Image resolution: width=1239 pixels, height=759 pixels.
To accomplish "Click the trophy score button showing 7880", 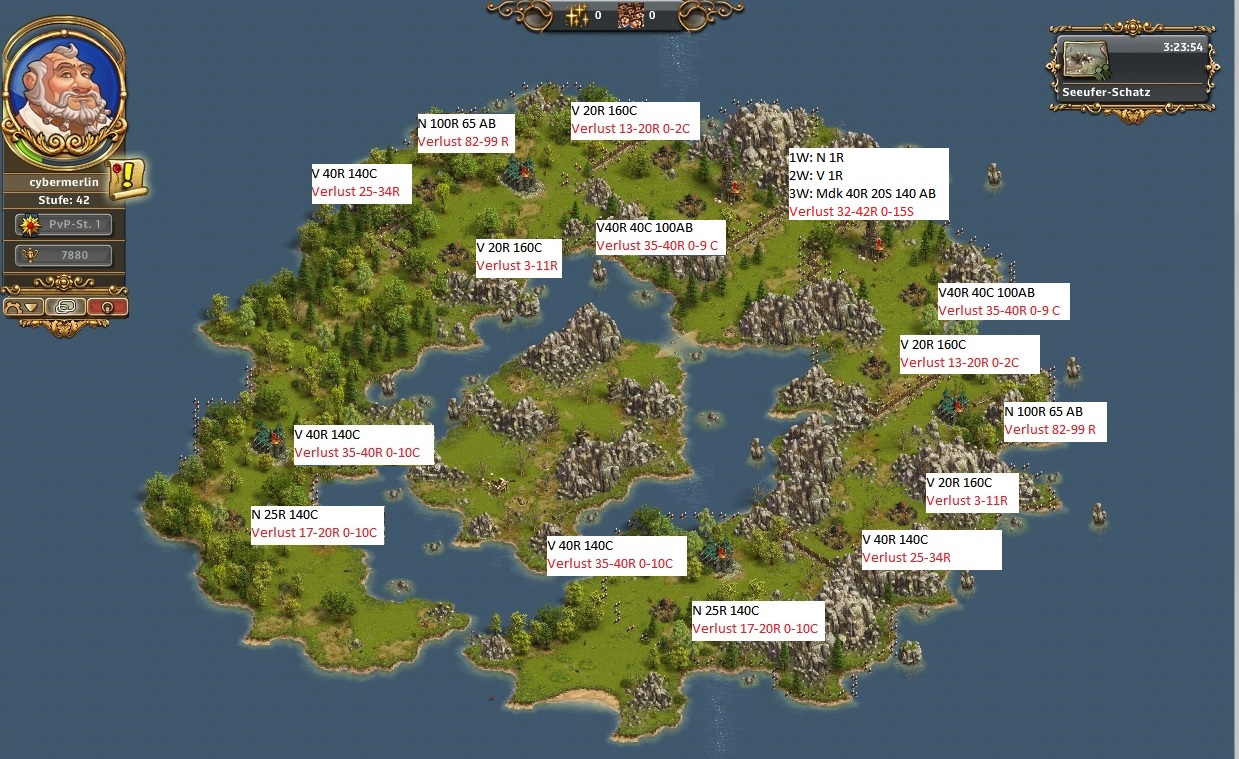I will [x=64, y=256].
